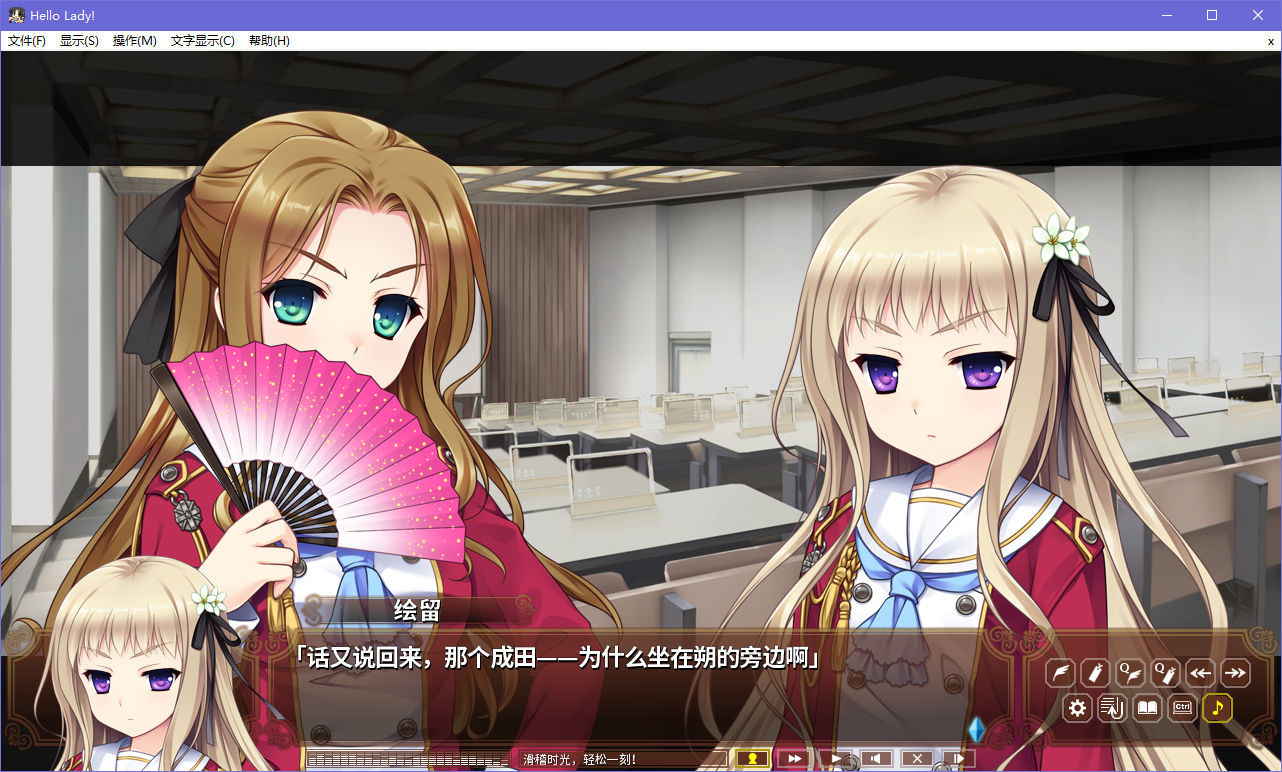Open the 文字显示(C) text display menu
Screen dimensions: 1282x772
pyautogui.click(x=202, y=41)
